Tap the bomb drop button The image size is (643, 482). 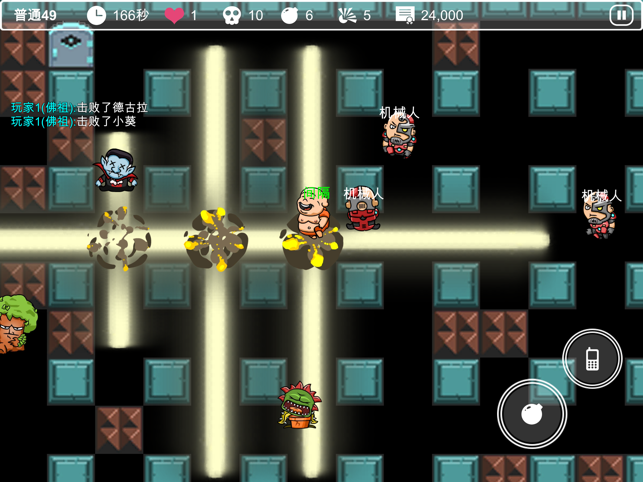532,413
